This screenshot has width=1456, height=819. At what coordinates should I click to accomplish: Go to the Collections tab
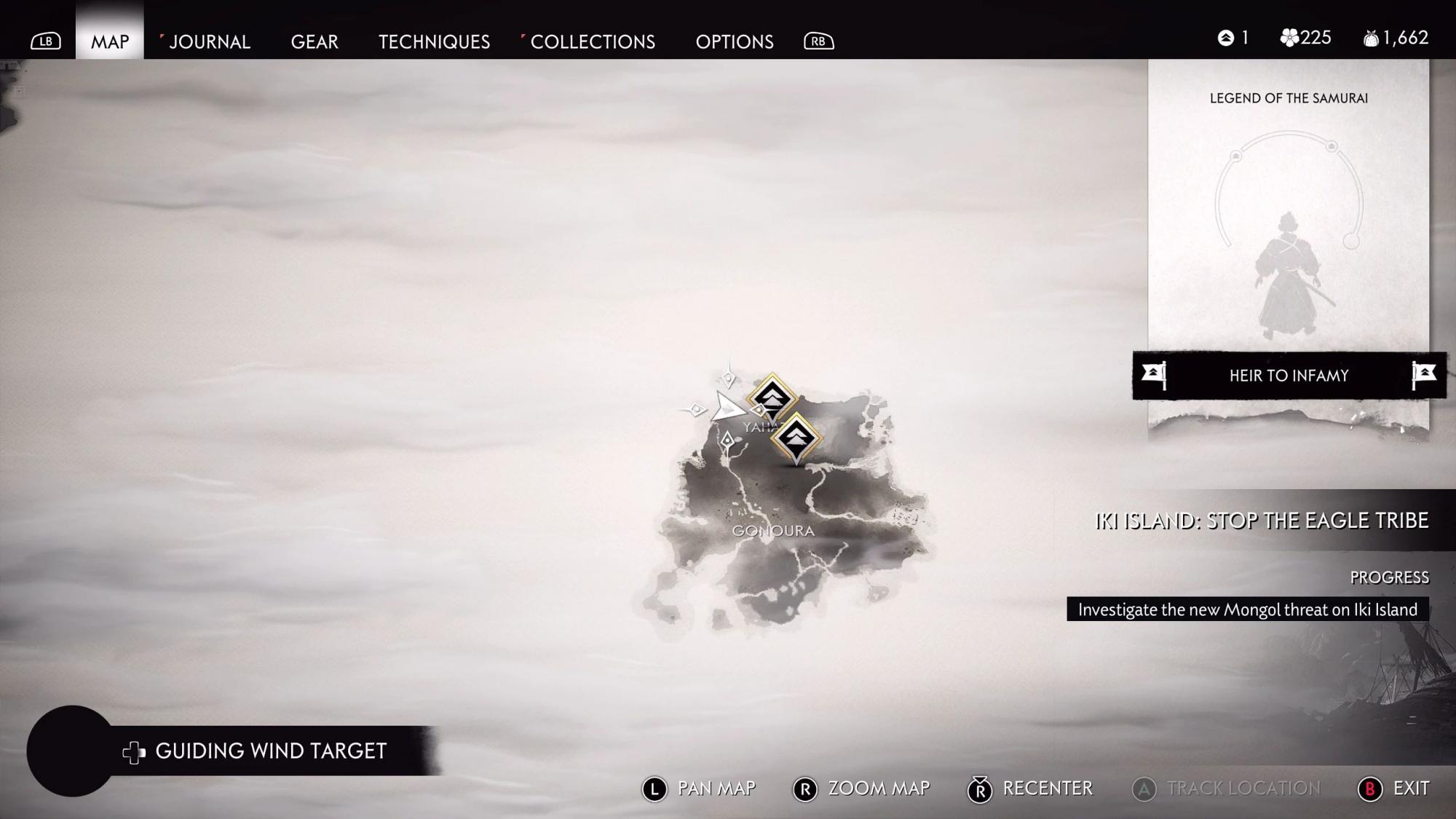pyautogui.click(x=592, y=41)
